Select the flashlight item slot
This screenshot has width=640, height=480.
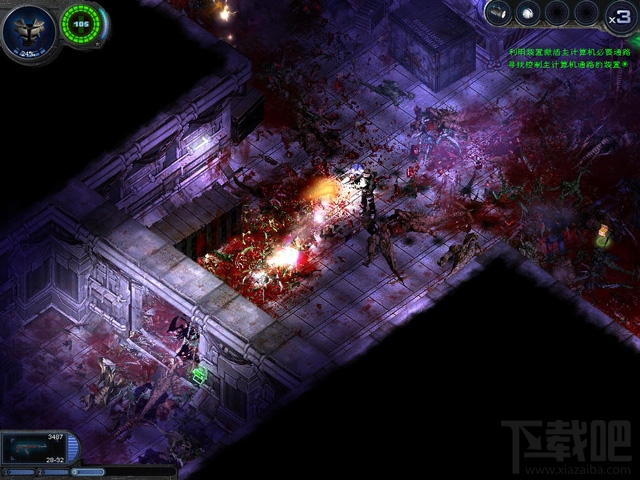click(x=499, y=13)
